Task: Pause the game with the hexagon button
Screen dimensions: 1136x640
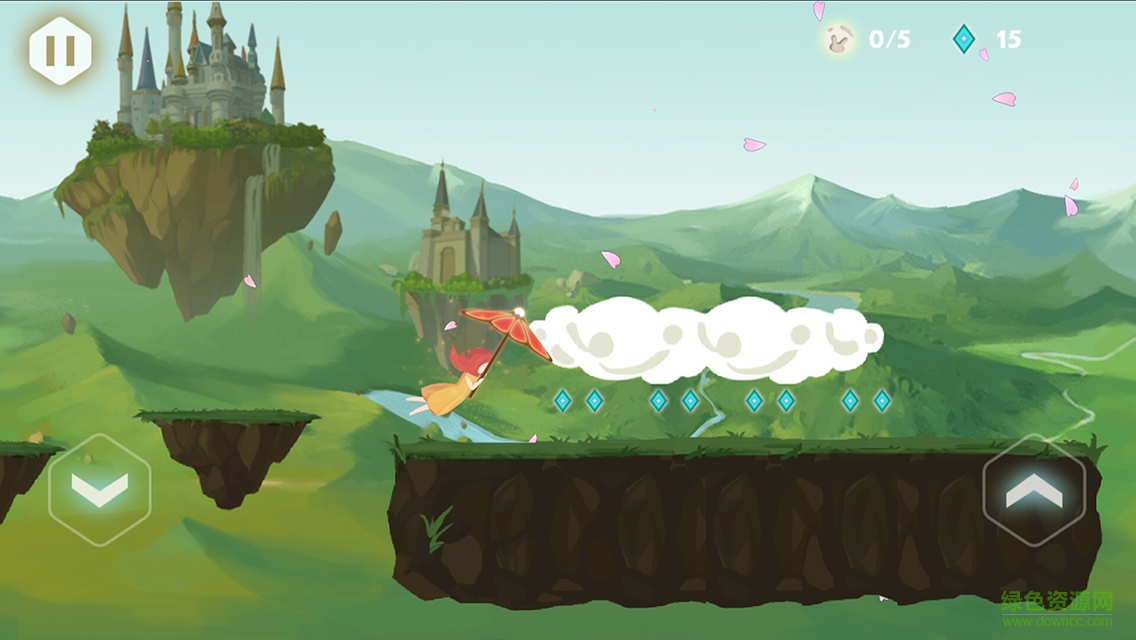Action: (x=60, y=51)
